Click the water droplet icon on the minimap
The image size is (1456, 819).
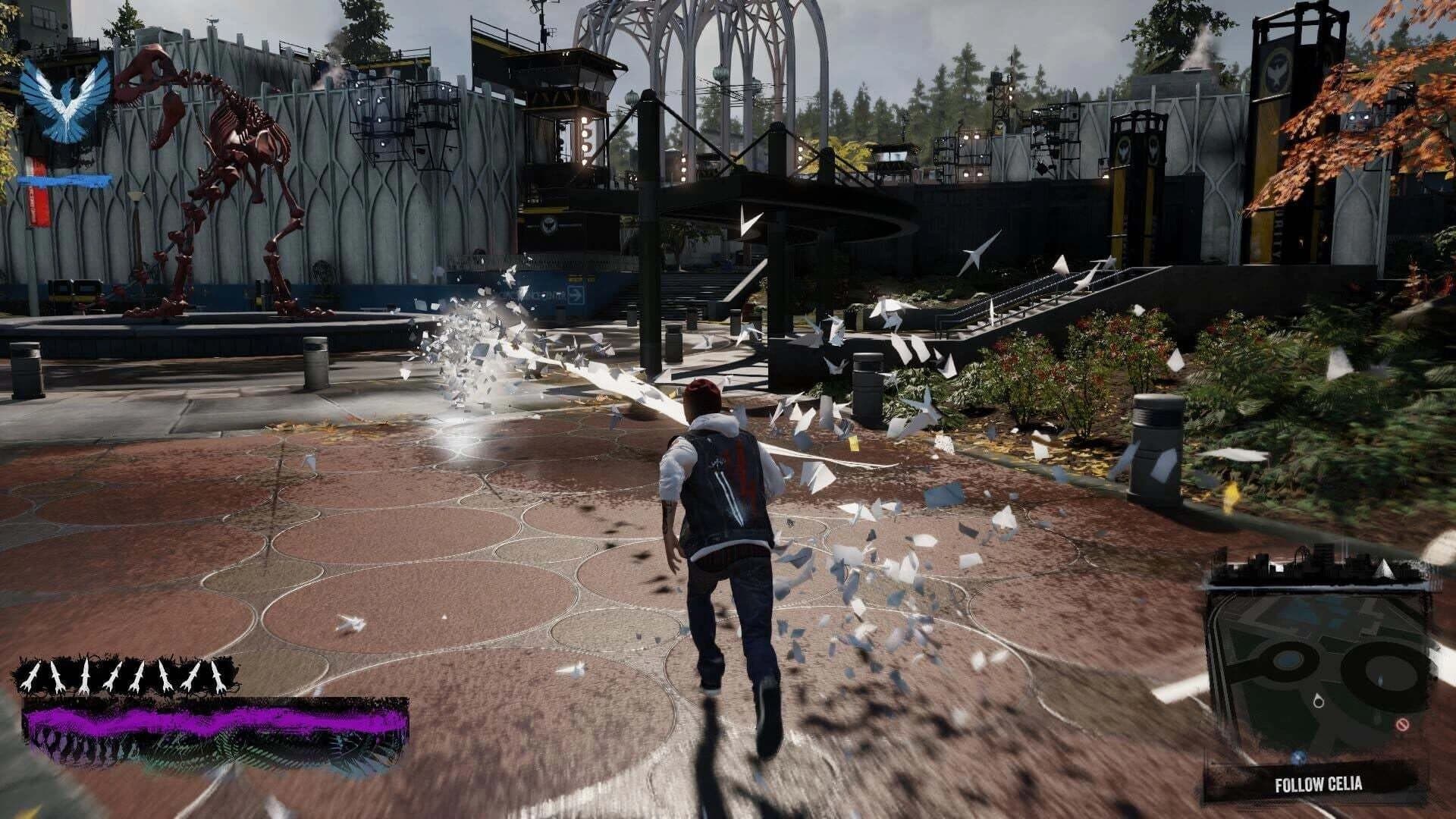(x=1318, y=701)
